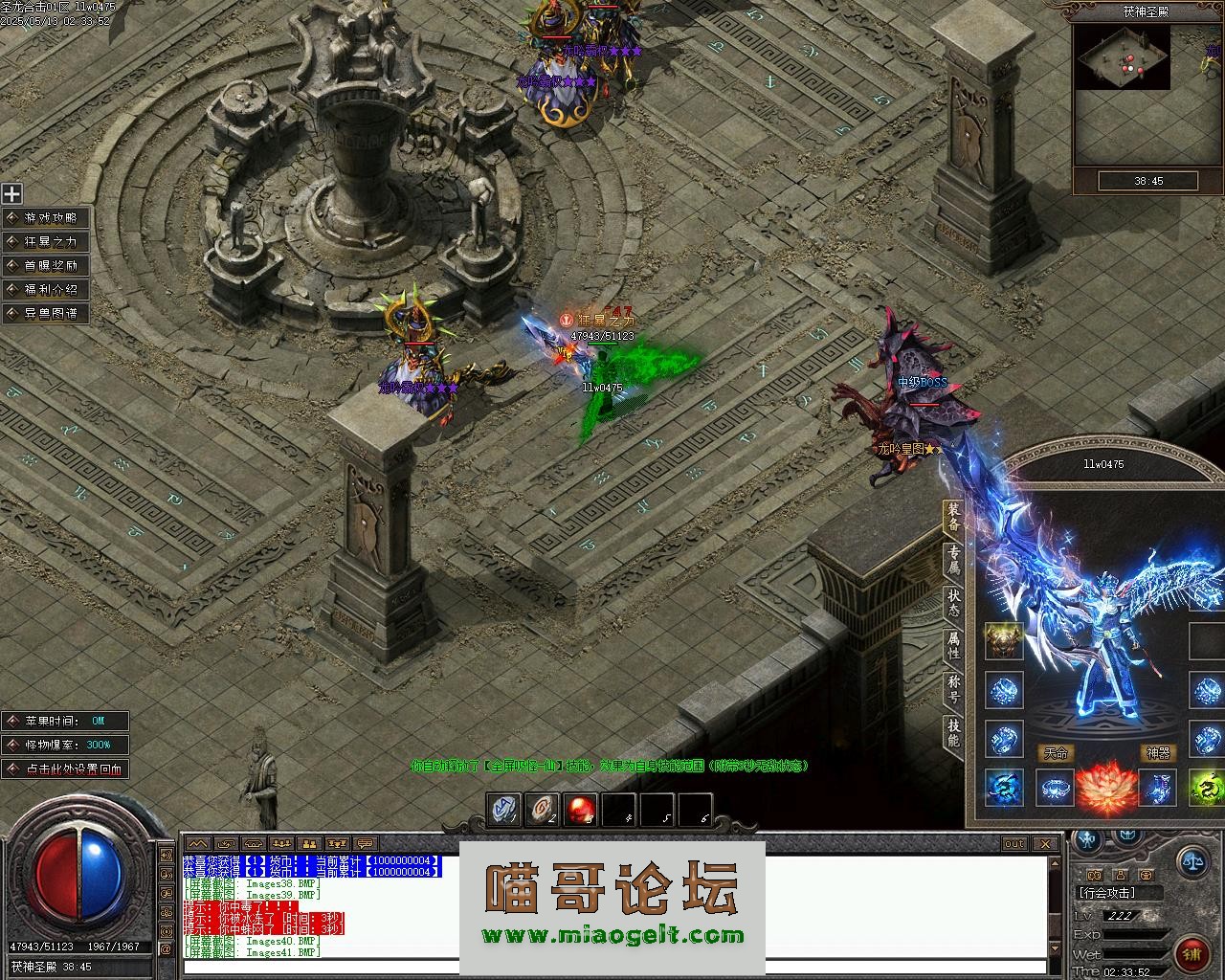
Task: Switch to the 专属 tab
Action: (x=953, y=560)
